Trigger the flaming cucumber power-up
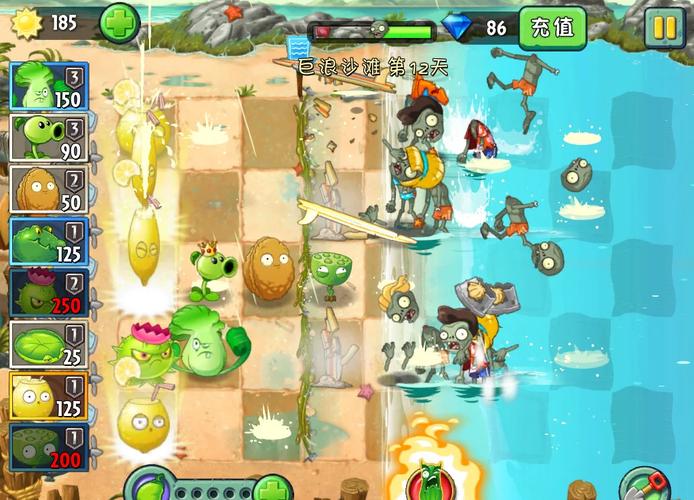 [431, 477]
